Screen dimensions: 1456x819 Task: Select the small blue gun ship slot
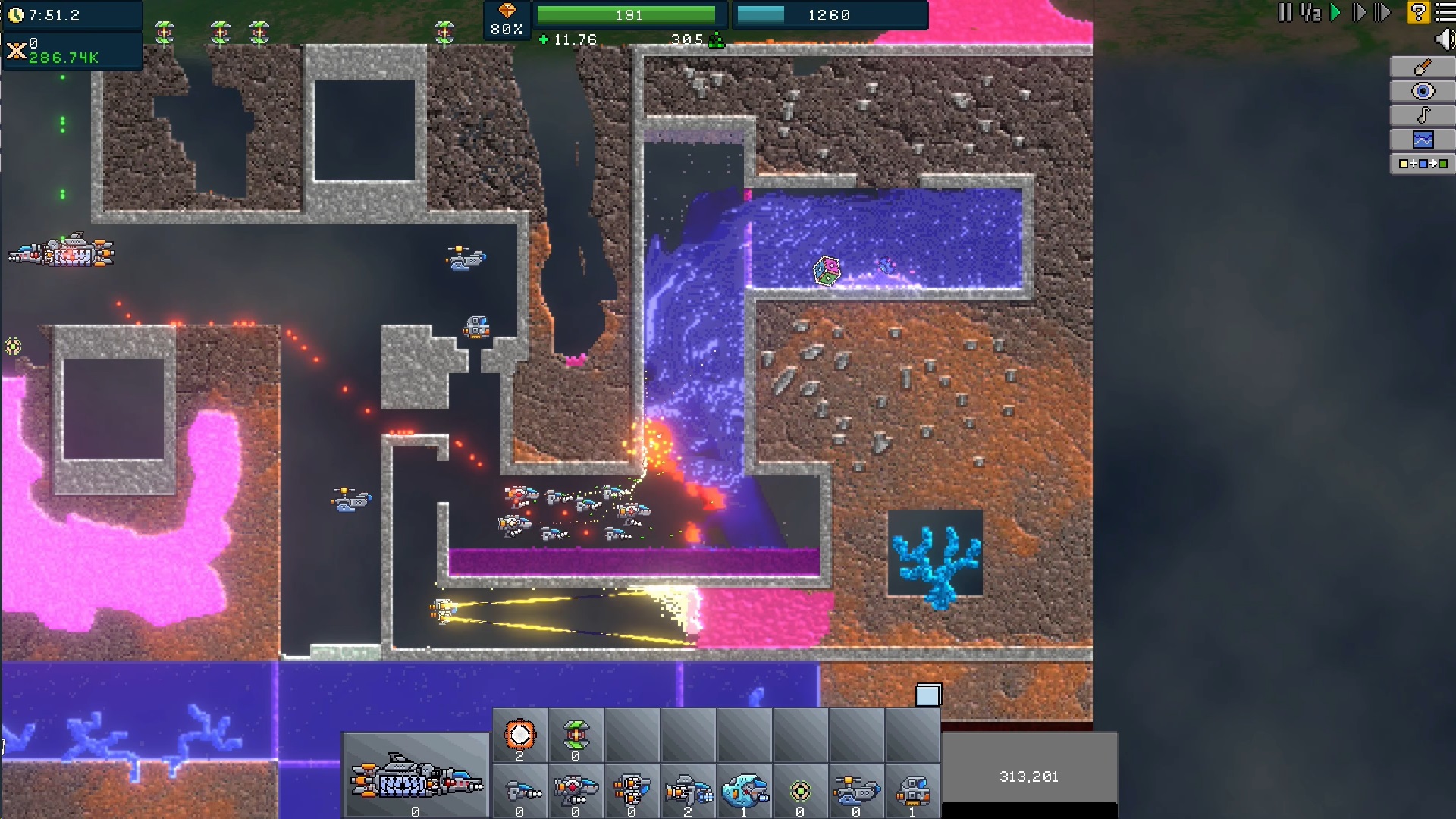[519, 792]
